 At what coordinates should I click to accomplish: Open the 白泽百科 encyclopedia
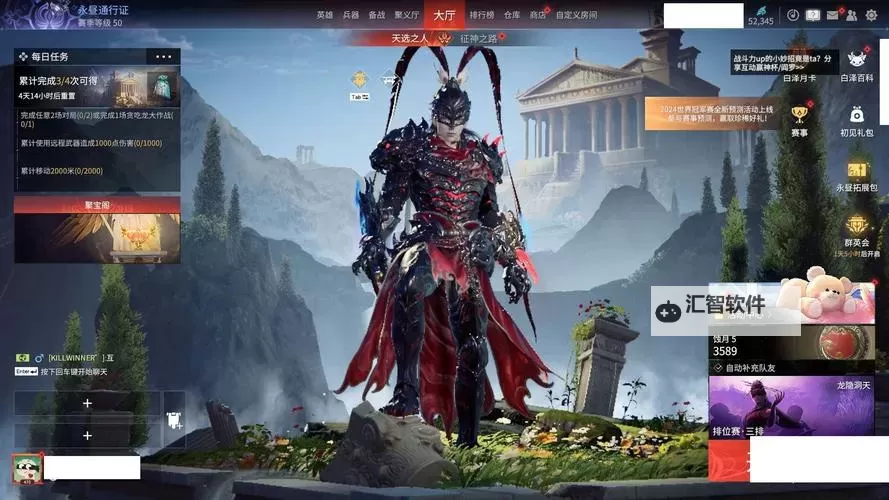(x=856, y=65)
